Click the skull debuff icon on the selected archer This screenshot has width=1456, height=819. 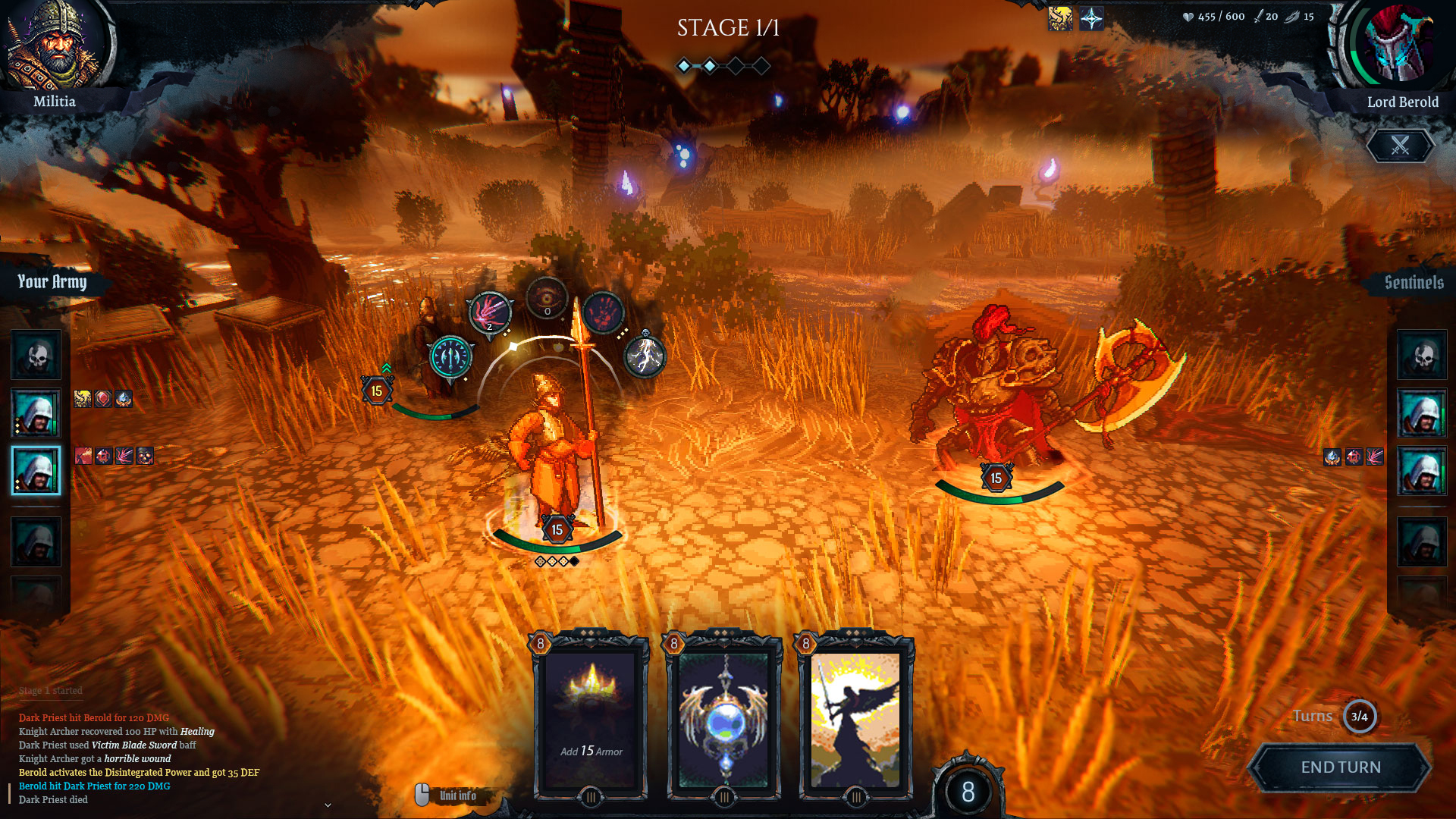(146, 454)
